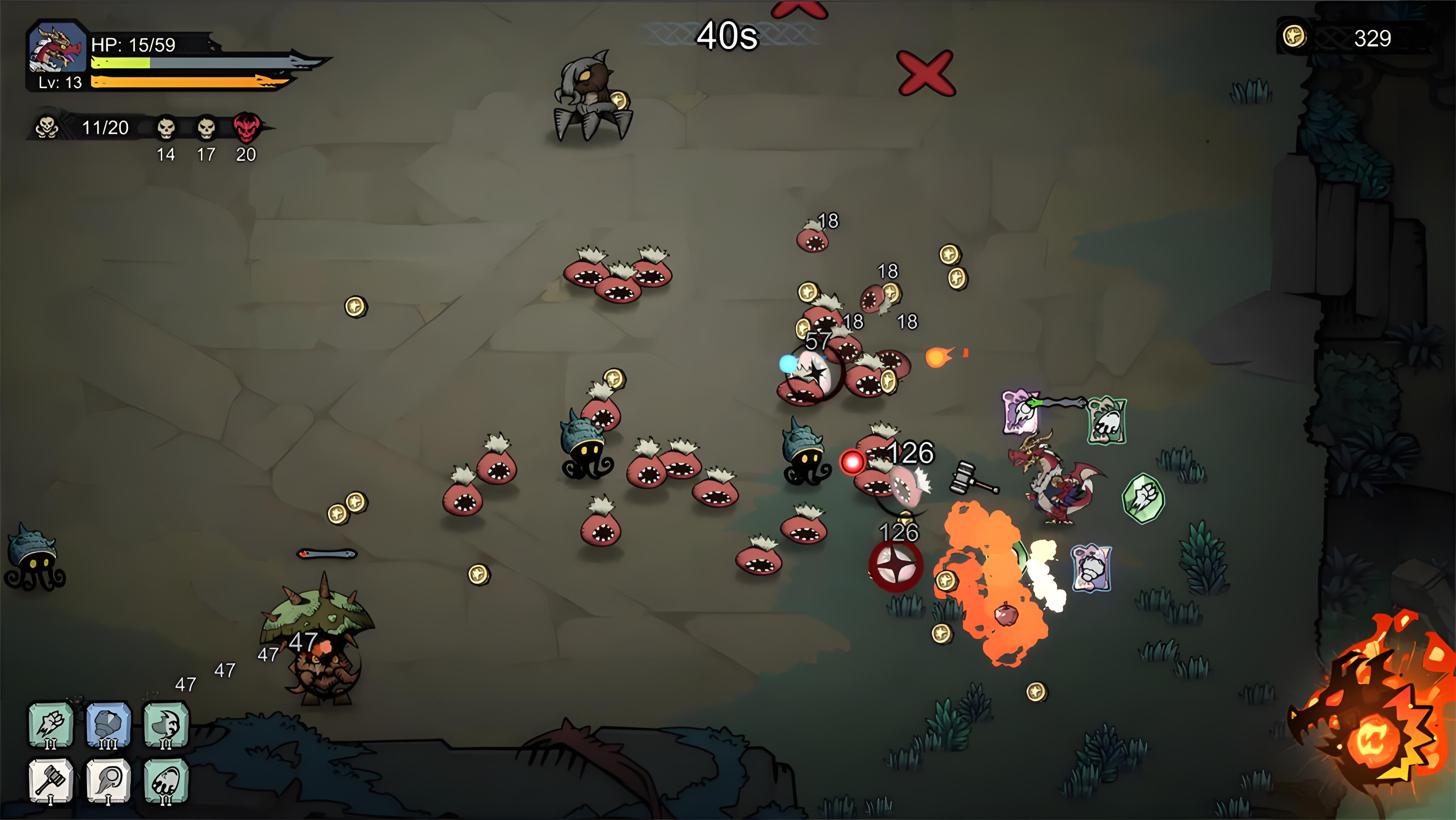Image resolution: width=1456 pixels, height=820 pixels.
Task: Select the blue boulder skill icon
Action: pyautogui.click(x=109, y=725)
